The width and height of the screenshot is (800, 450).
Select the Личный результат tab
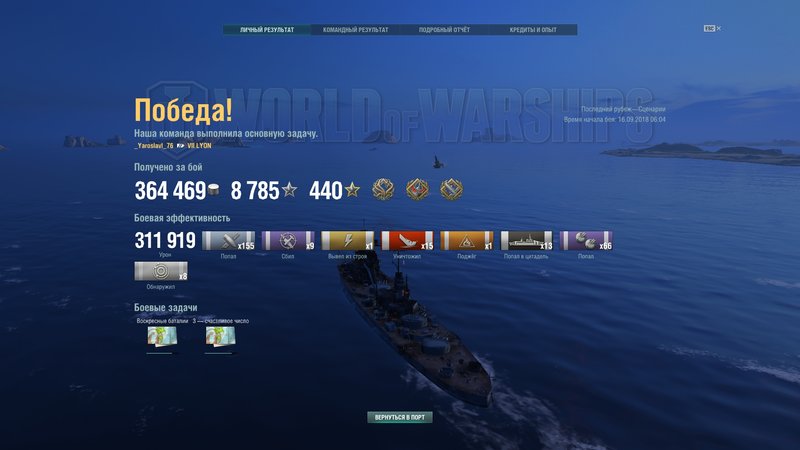click(267, 30)
